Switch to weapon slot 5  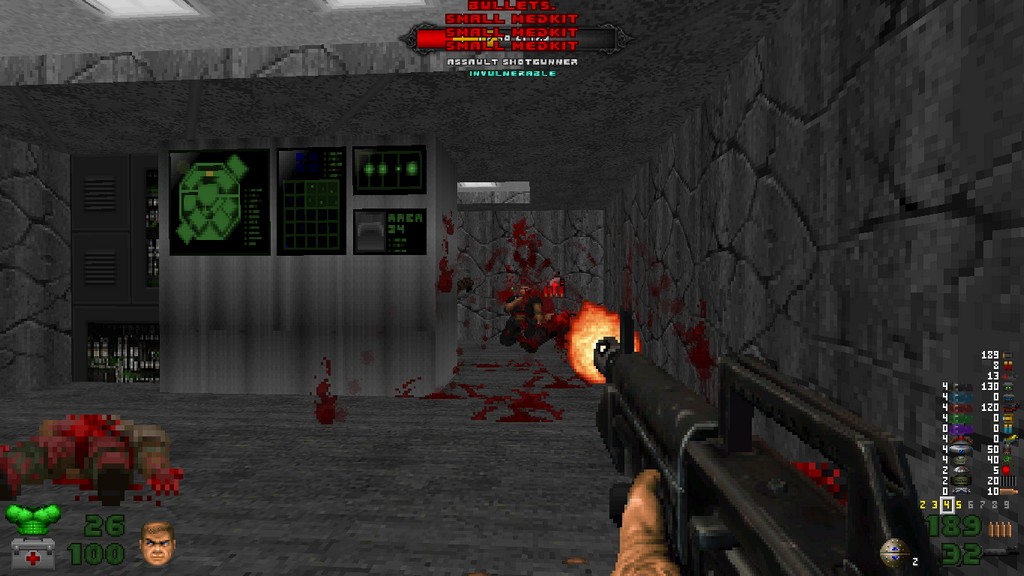(x=956, y=506)
